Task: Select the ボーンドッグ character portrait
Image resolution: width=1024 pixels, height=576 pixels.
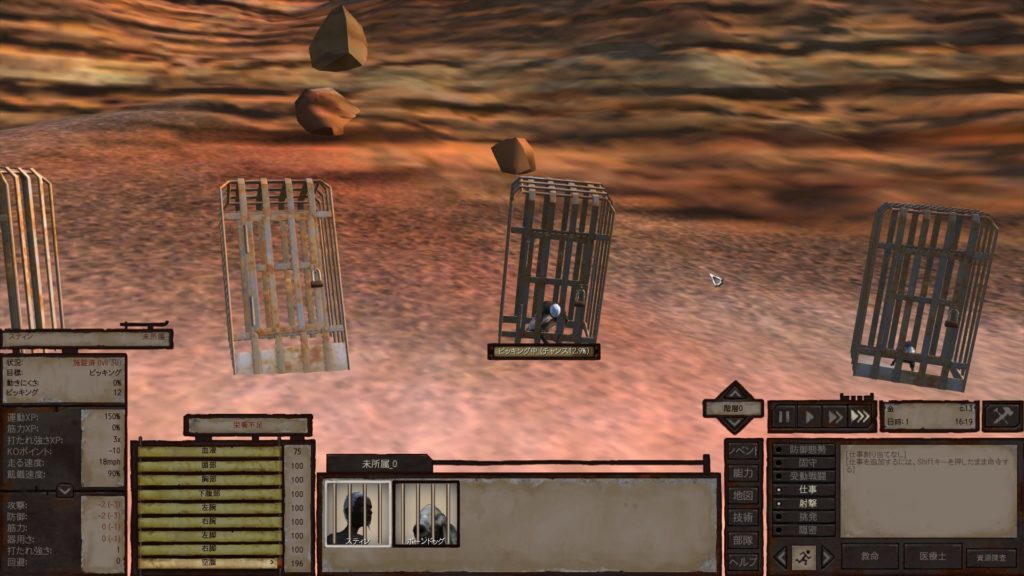Action: point(426,514)
